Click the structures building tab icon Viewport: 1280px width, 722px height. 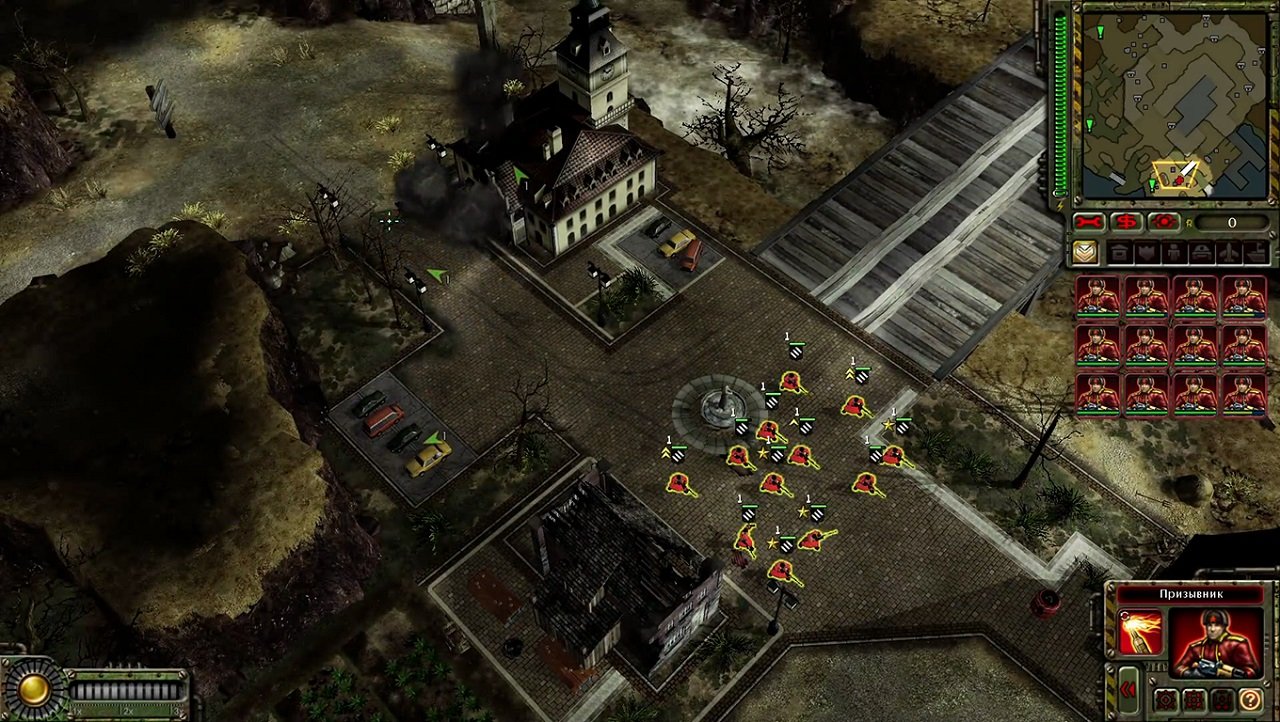point(1118,251)
